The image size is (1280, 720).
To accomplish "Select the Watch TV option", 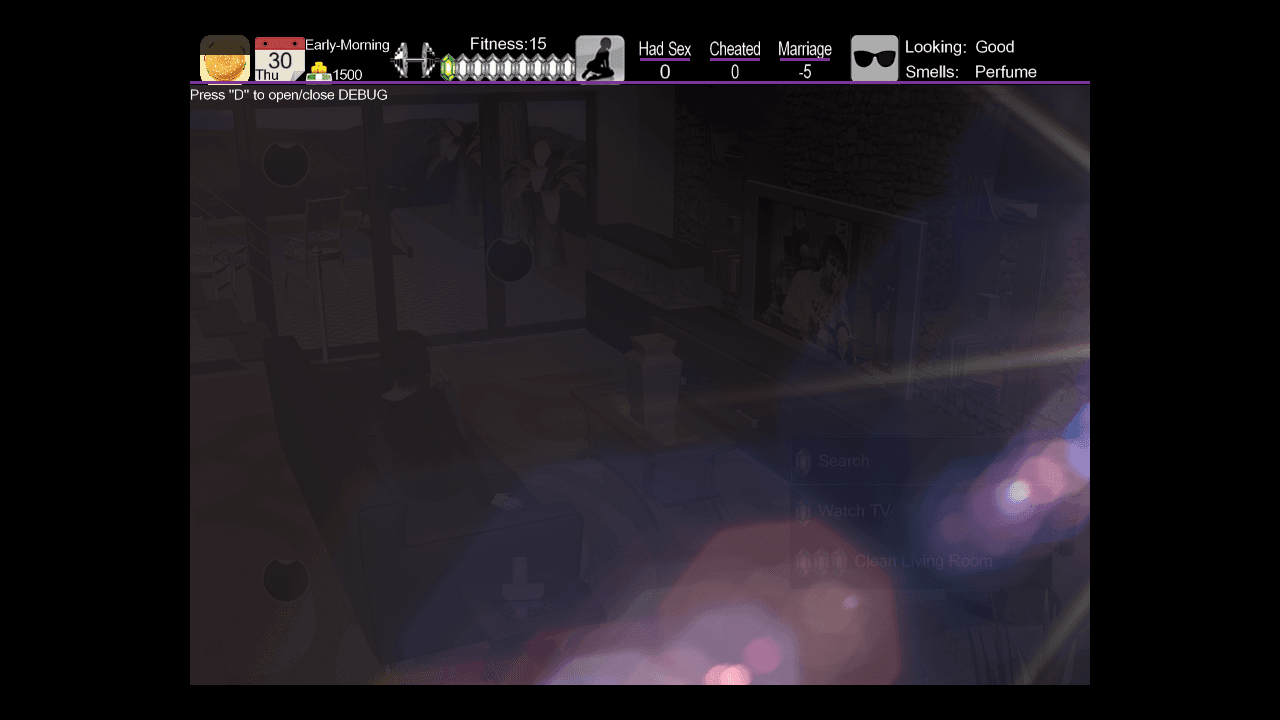I will [x=853, y=511].
